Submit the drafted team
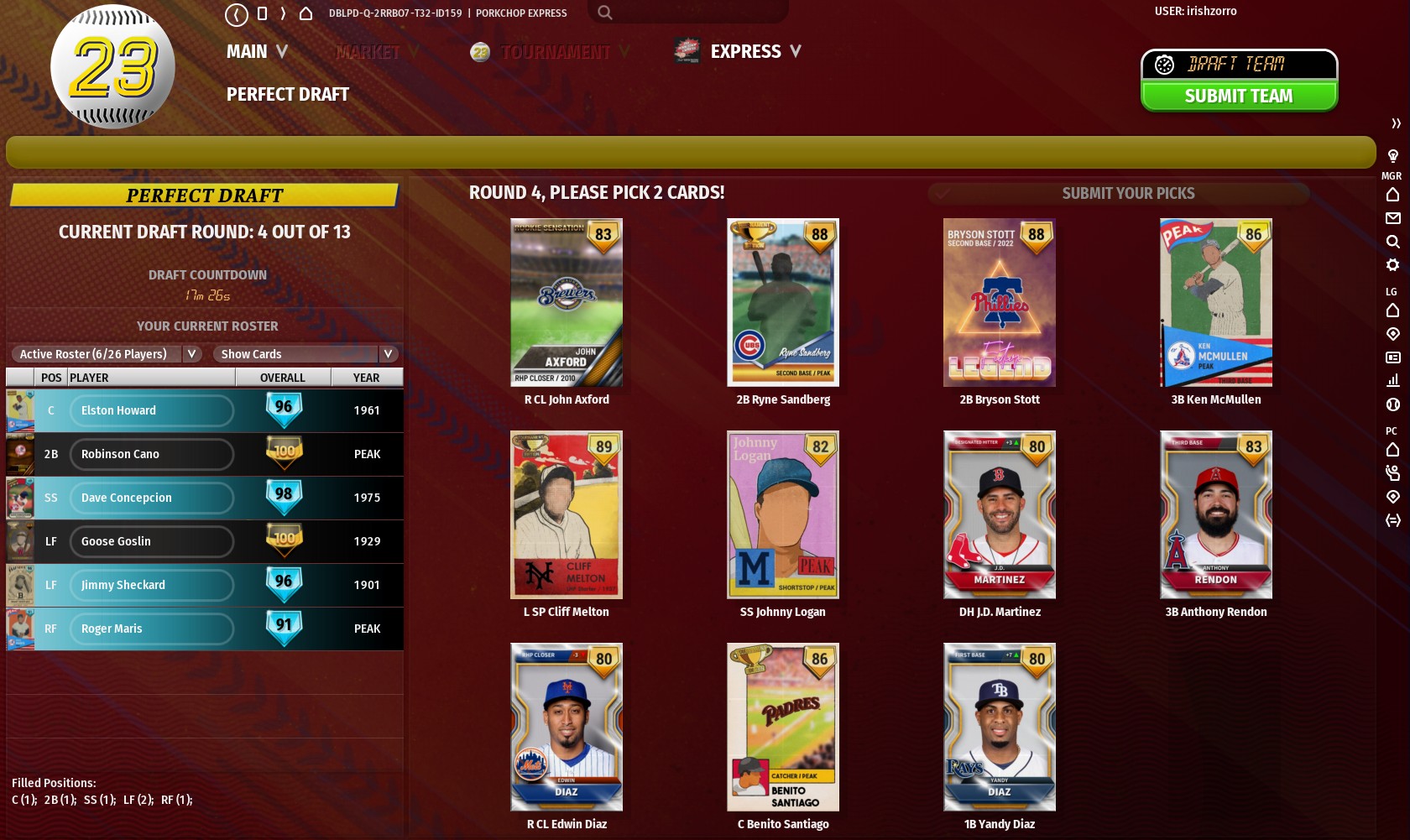 (x=1239, y=97)
